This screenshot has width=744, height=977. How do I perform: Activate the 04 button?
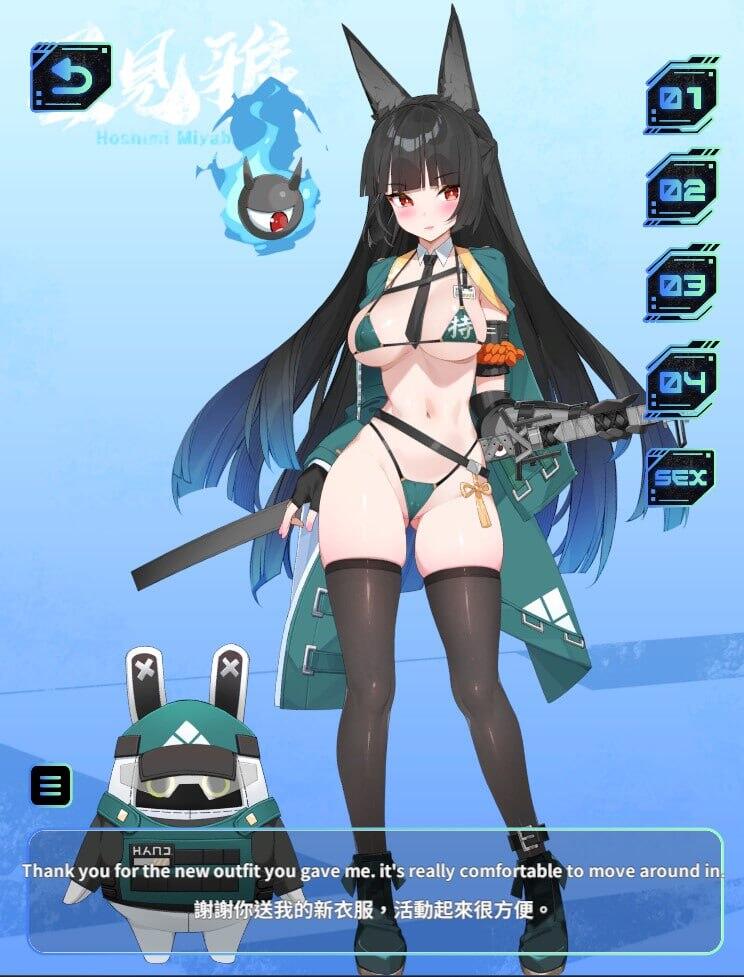tap(681, 381)
